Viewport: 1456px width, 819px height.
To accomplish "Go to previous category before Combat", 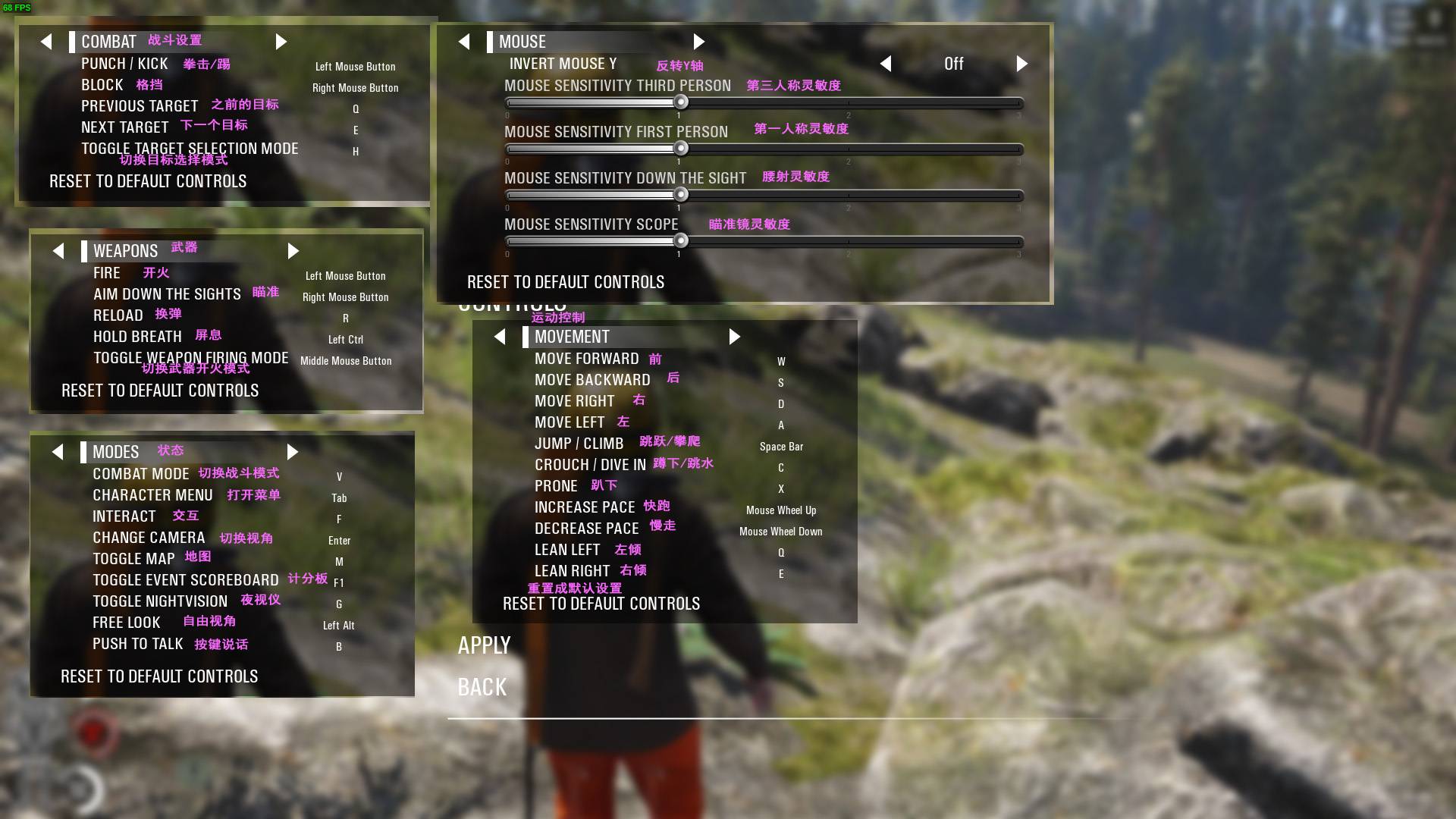I will pos(47,42).
